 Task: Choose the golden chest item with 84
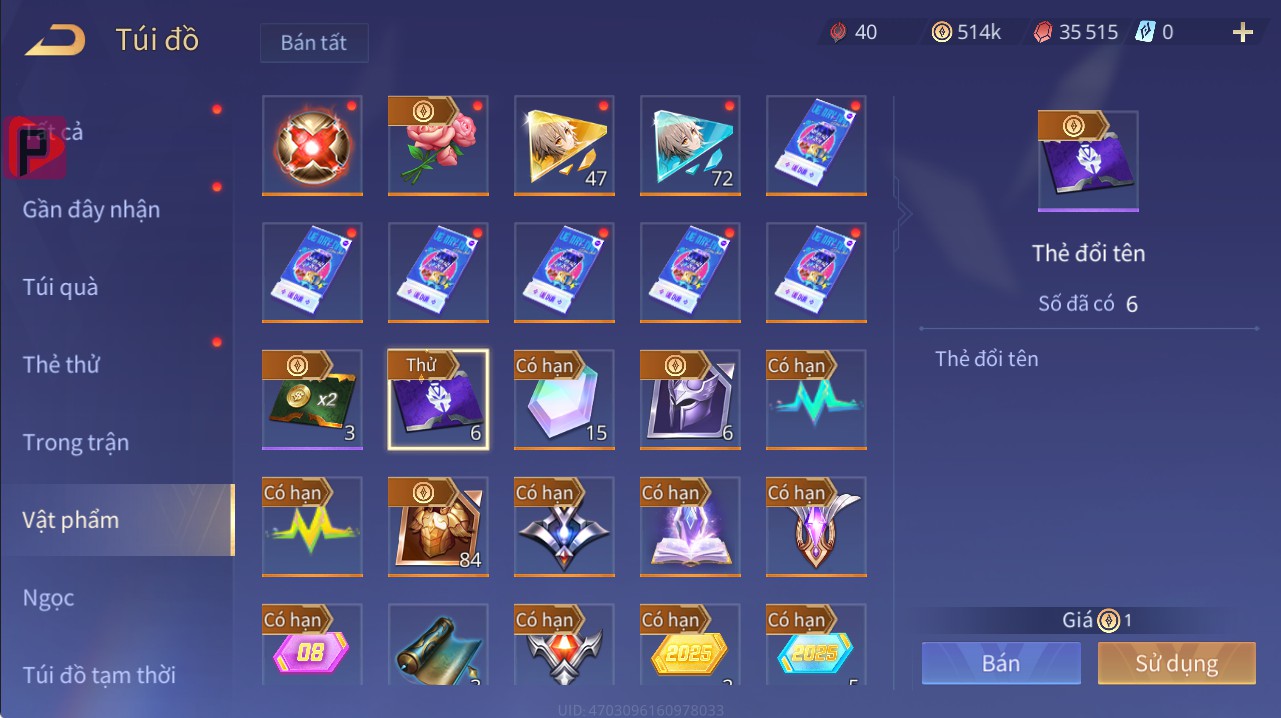438,527
